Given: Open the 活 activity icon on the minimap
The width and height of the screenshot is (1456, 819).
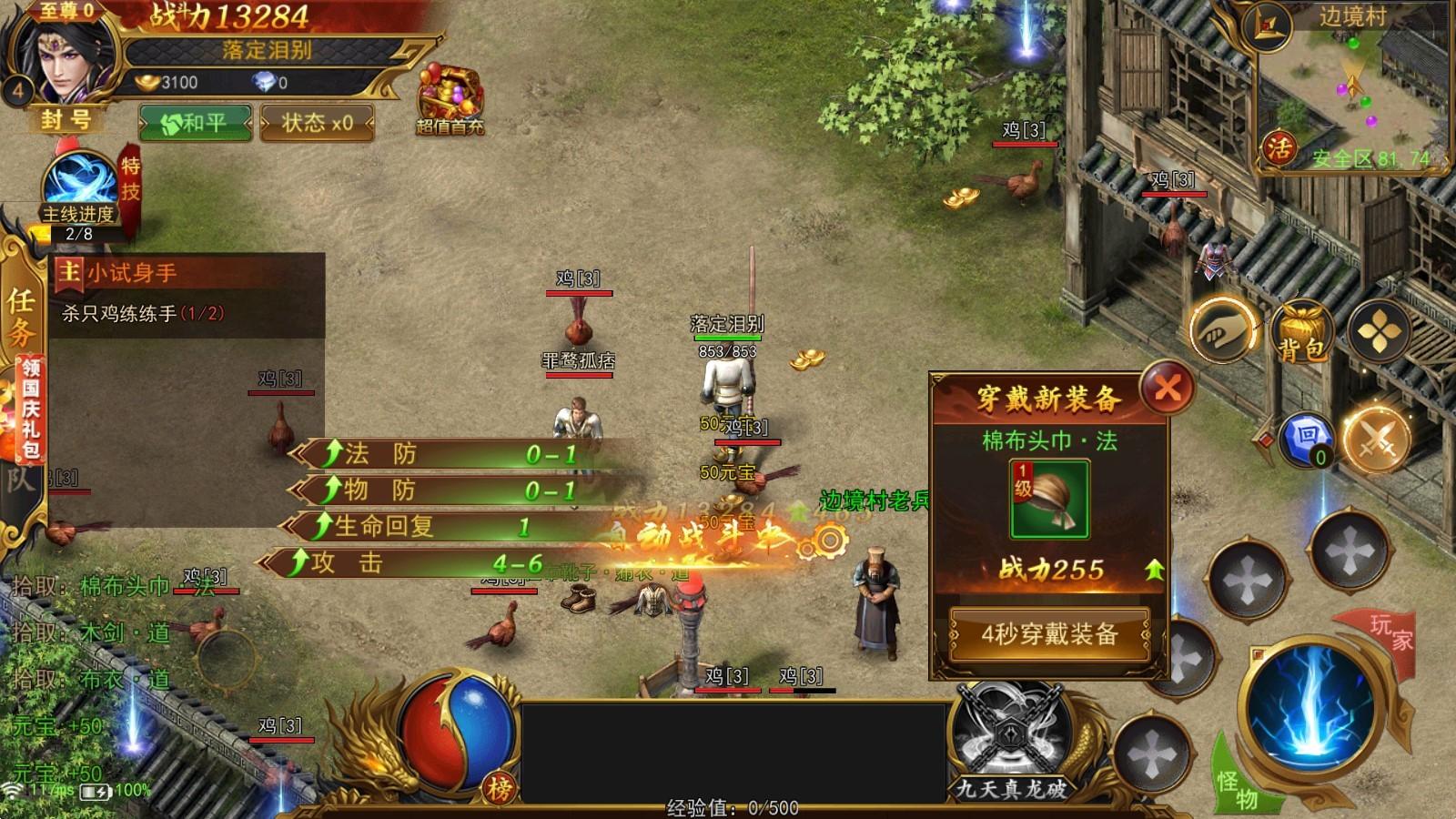Looking at the screenshot, I should point(1277,147).
